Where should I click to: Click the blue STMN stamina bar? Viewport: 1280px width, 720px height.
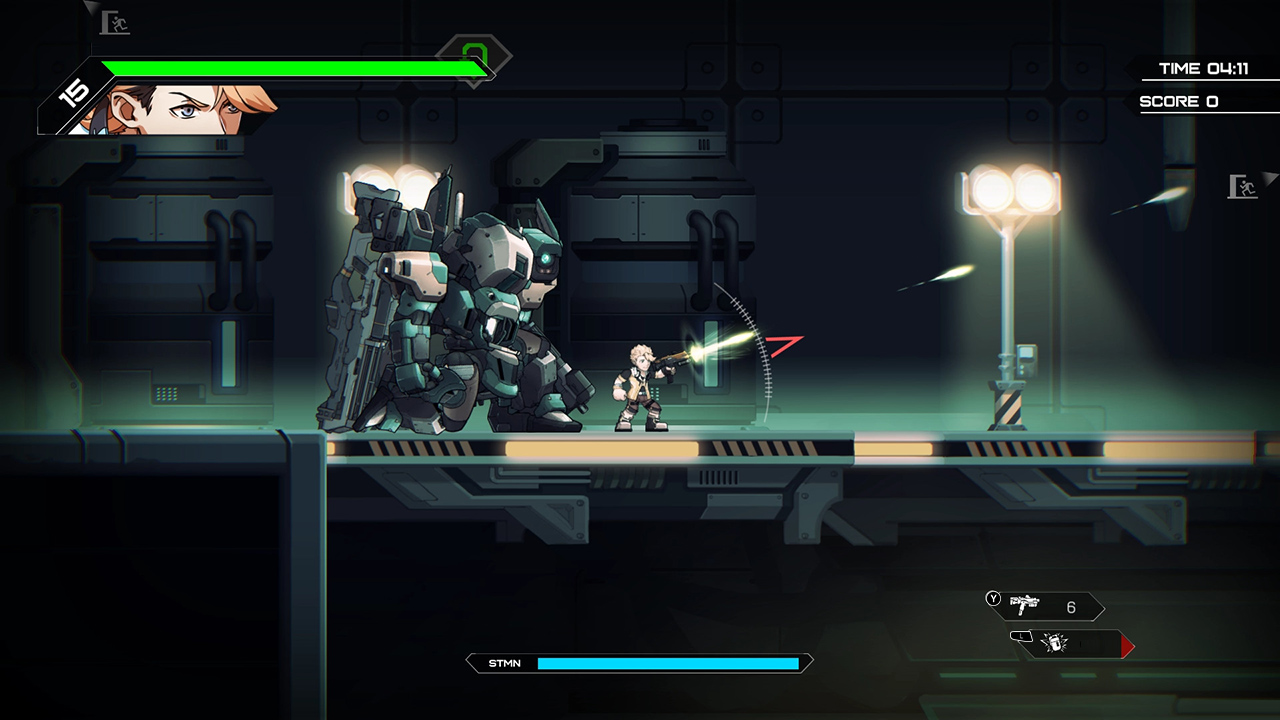point(670,663)
